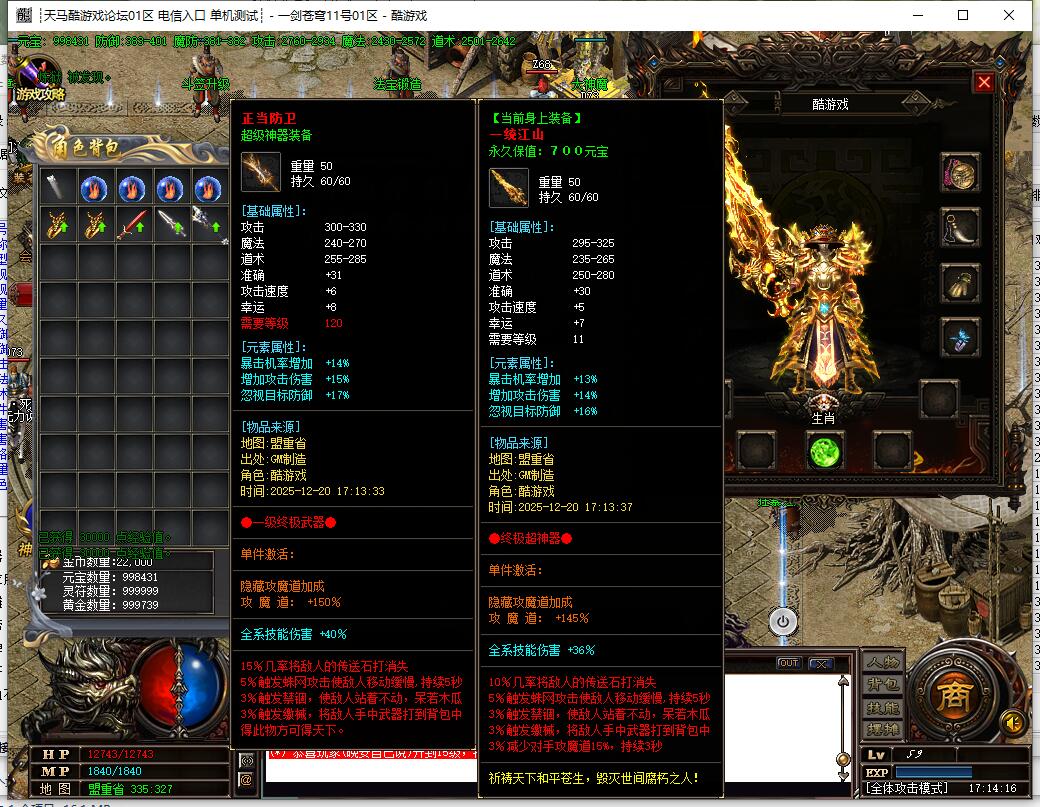The image size is (1040, 807).
Task: Select the green zodiac orb slot
Action: click(x=825, y=452)
